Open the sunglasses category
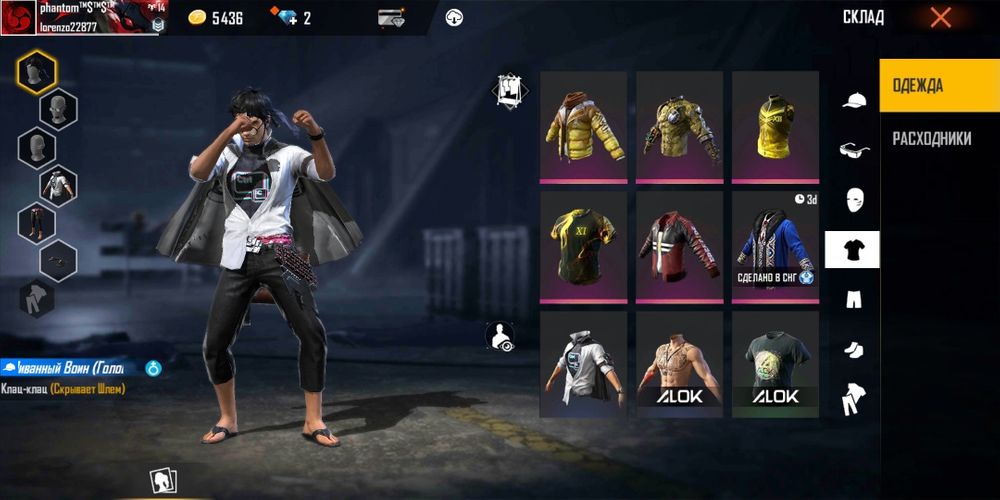 (853, 149)
